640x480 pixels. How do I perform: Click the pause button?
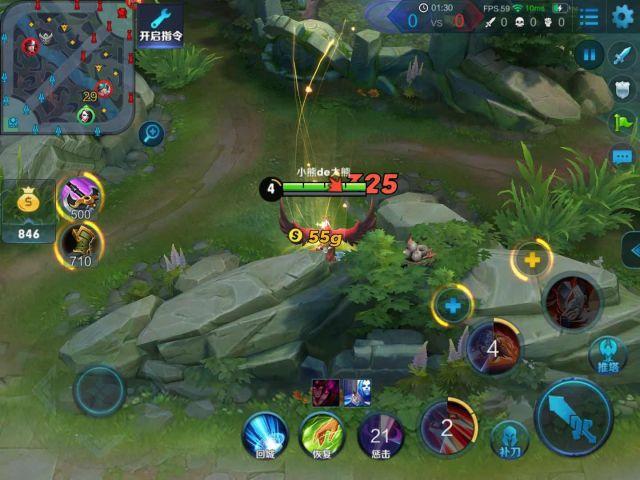[x=589, y=56]
